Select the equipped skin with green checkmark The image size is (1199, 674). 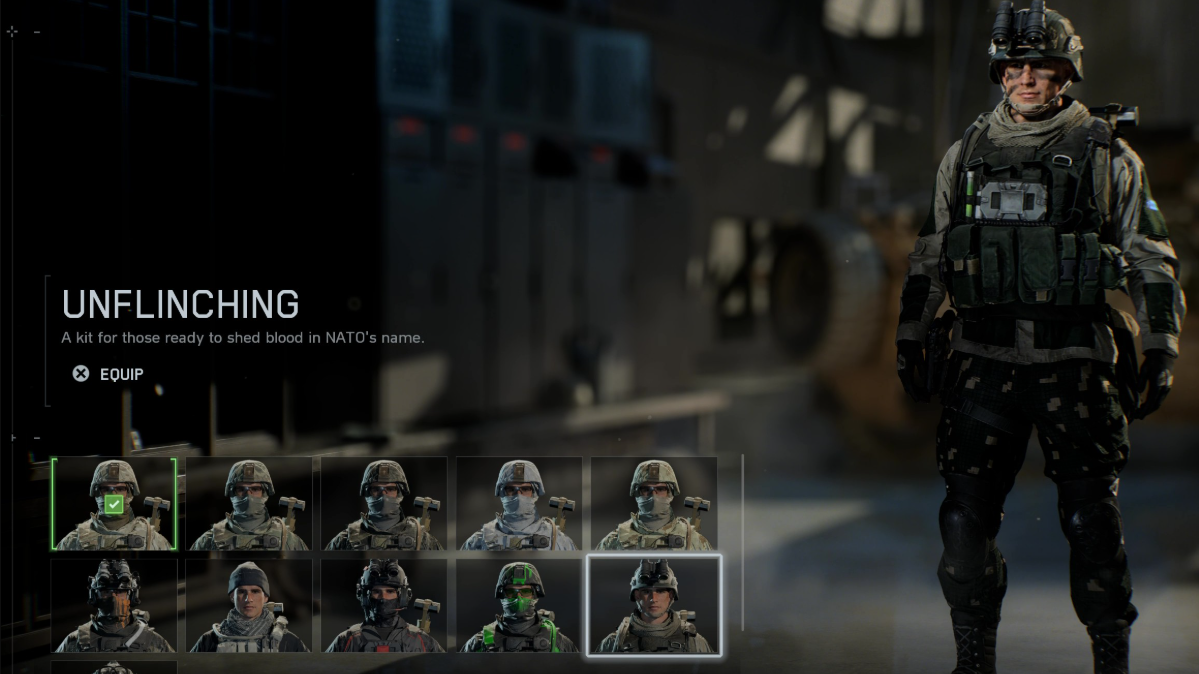(x=114, y=504)
